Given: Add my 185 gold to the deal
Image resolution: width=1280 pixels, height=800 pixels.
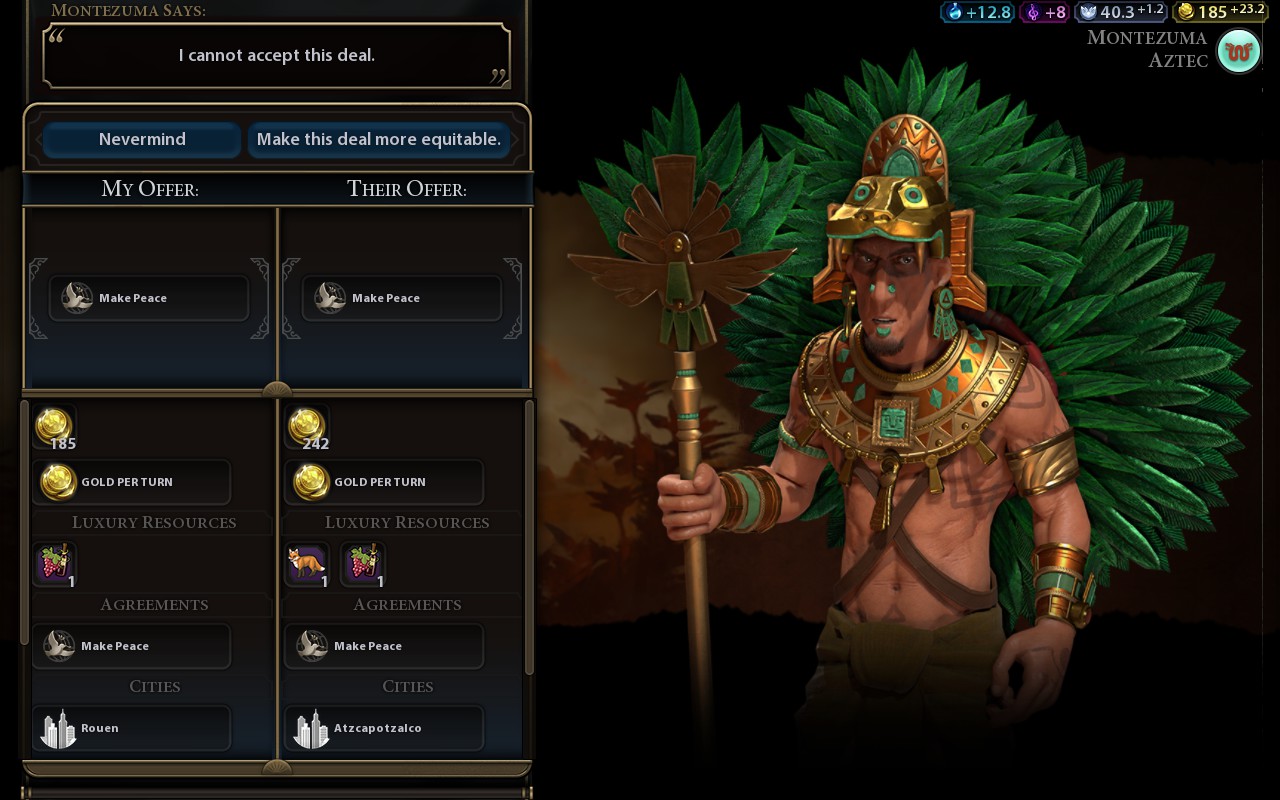Looking at the screenshot, I should 54,427.
